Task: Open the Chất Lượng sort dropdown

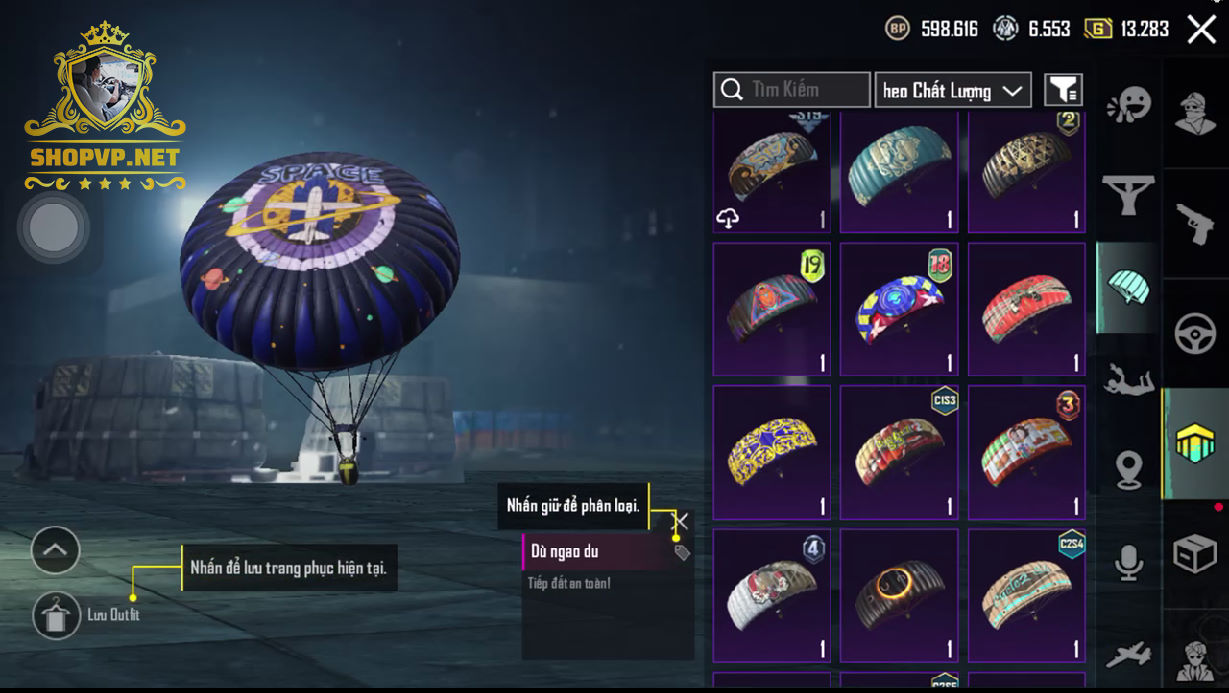Action: coord(953,90)
